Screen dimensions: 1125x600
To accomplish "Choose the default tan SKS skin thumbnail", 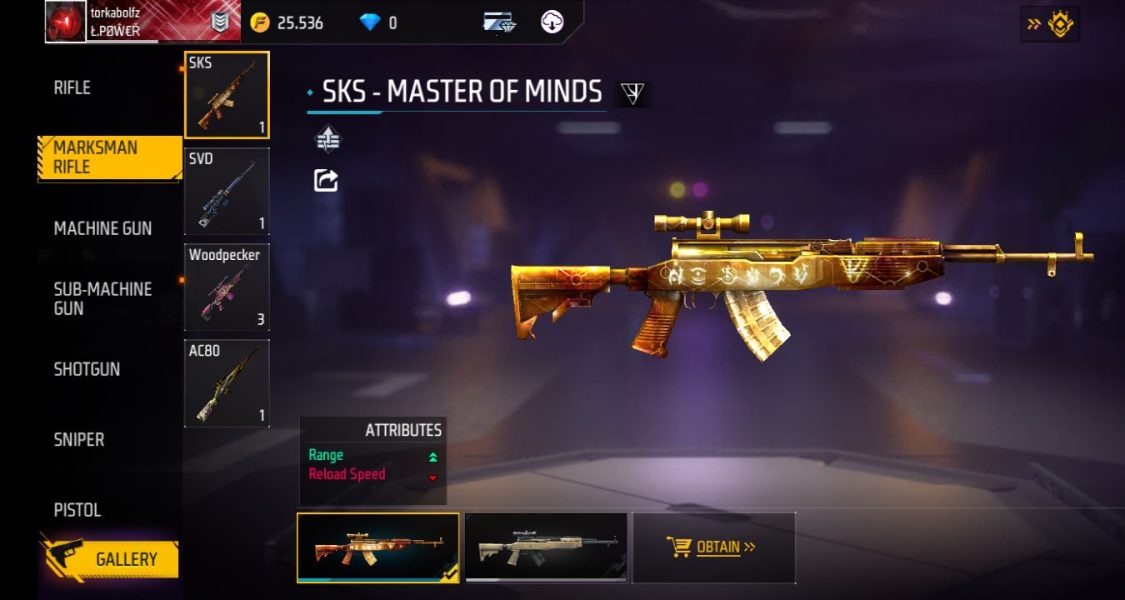I will [546, 547].
